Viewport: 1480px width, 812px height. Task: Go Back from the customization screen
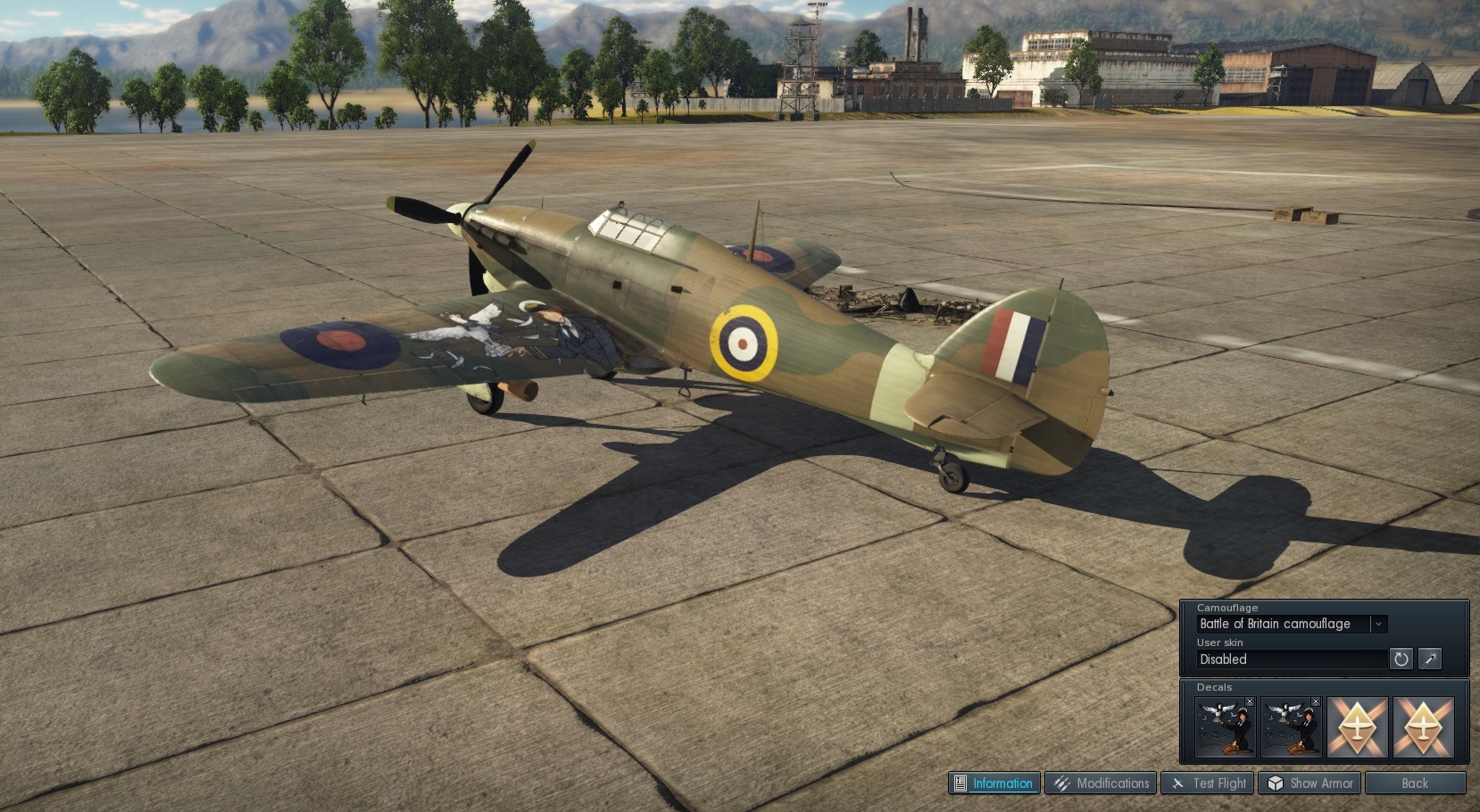(1415, 783)
